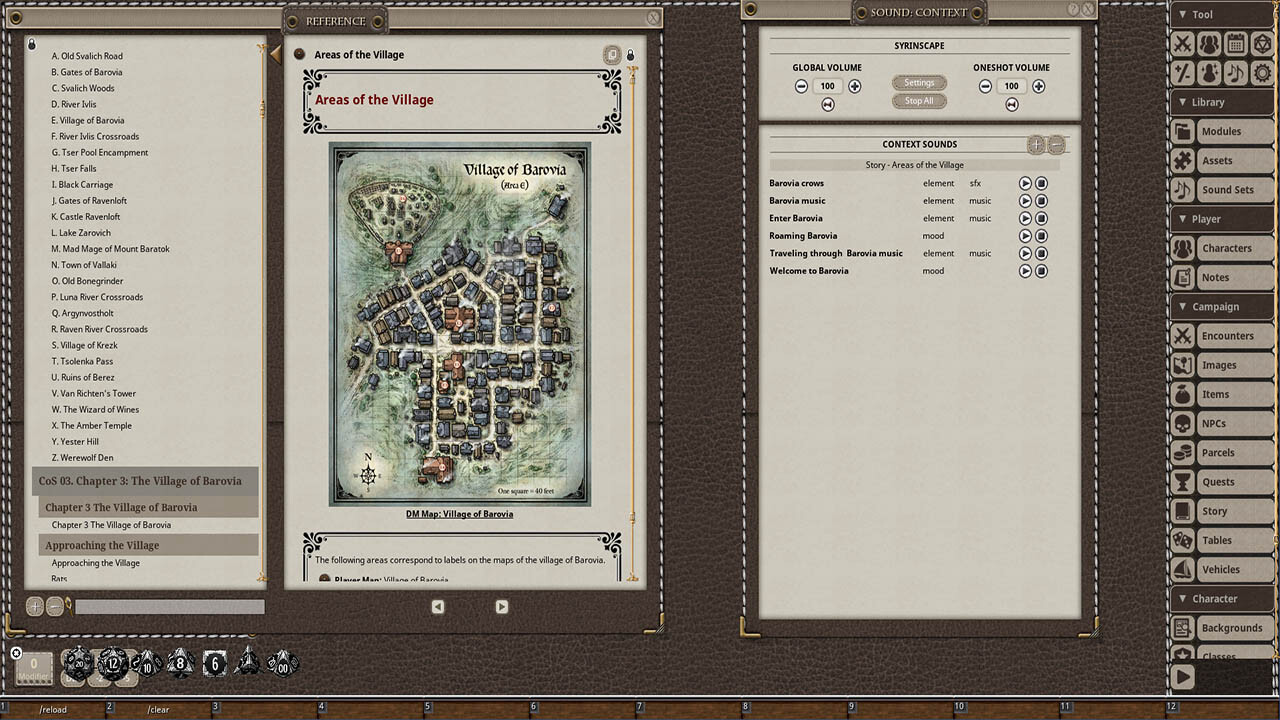Open the Combat Tracker crossed swords icon
Screen dimensions: 1280x720
[1182, 43]
